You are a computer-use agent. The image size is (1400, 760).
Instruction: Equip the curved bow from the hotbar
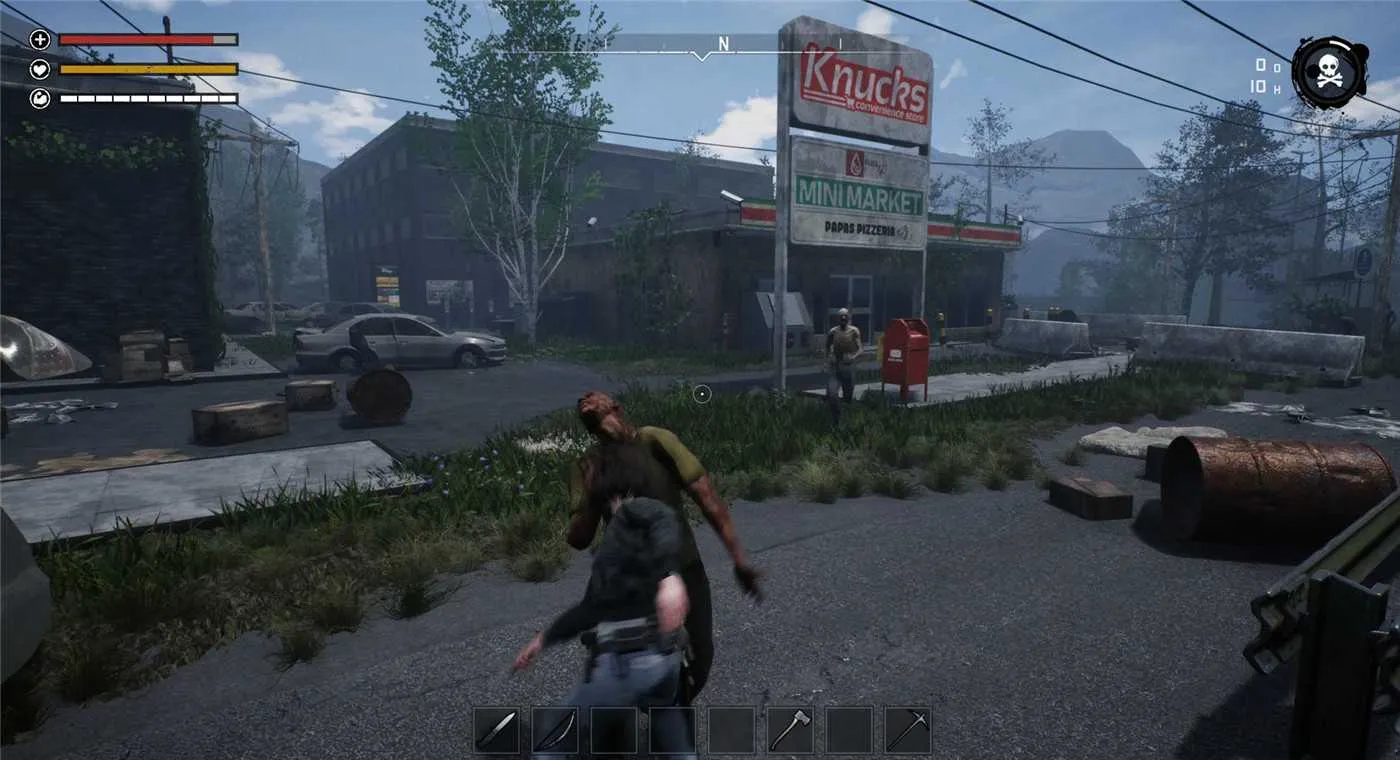554,730
